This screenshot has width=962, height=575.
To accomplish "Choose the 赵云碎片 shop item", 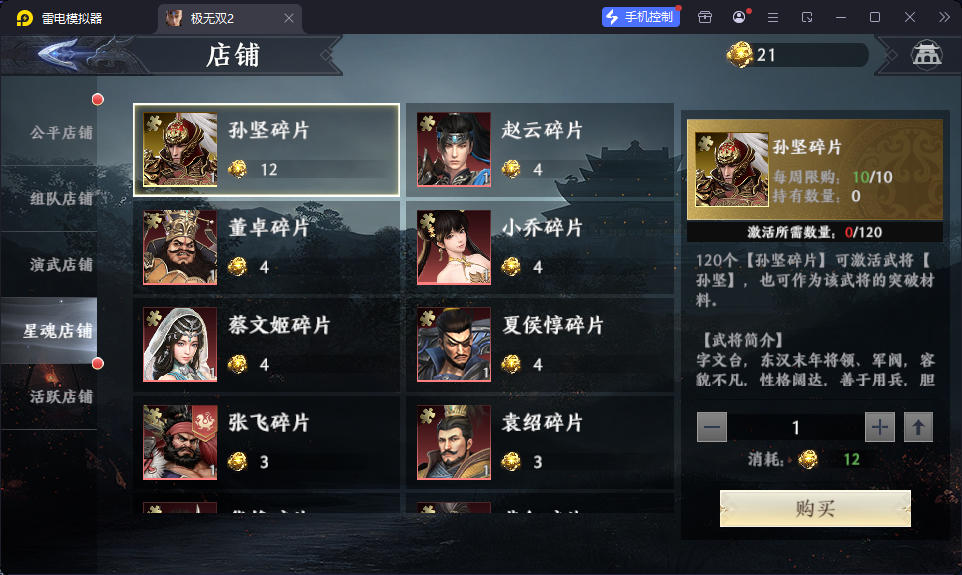I will coord(539,150).
